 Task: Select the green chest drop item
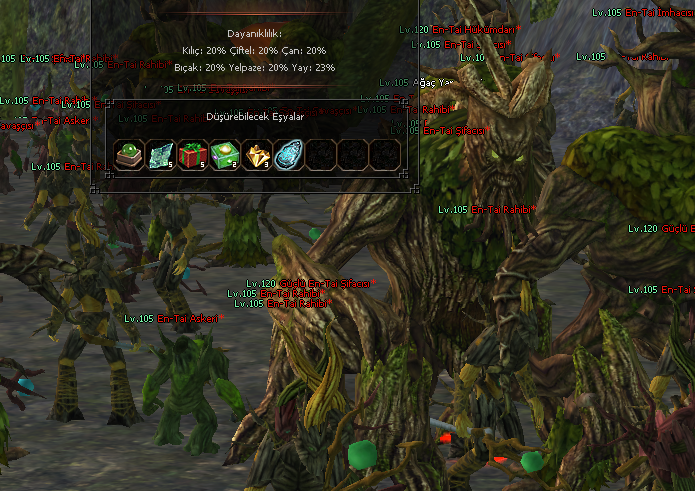(x=224, y=154)
